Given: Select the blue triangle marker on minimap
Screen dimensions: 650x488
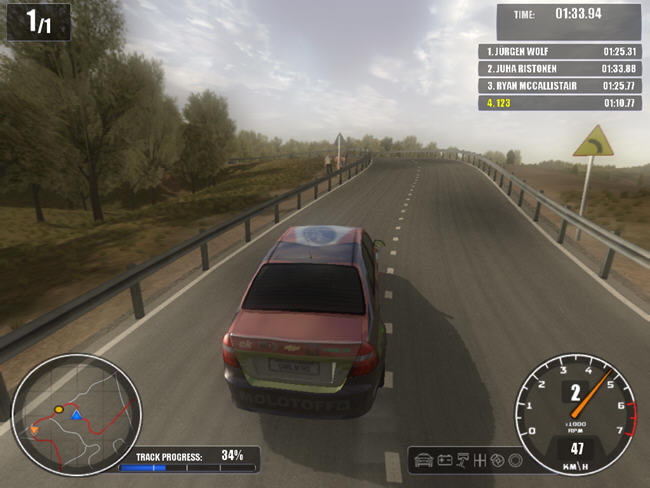Looking at the screenshot, I should click(76, 413).
